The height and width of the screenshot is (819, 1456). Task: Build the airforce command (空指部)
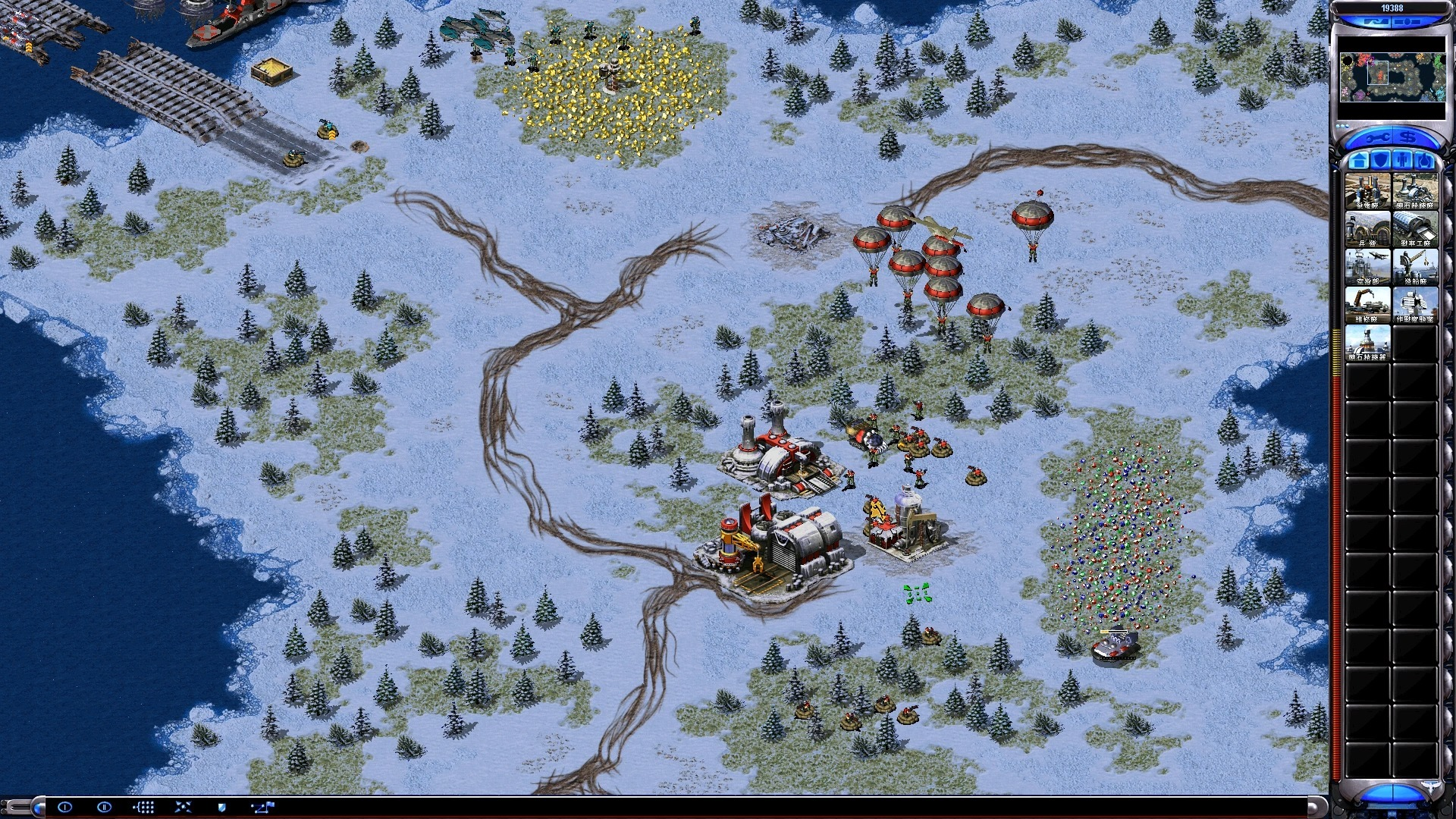click(x=1367, y=266)
